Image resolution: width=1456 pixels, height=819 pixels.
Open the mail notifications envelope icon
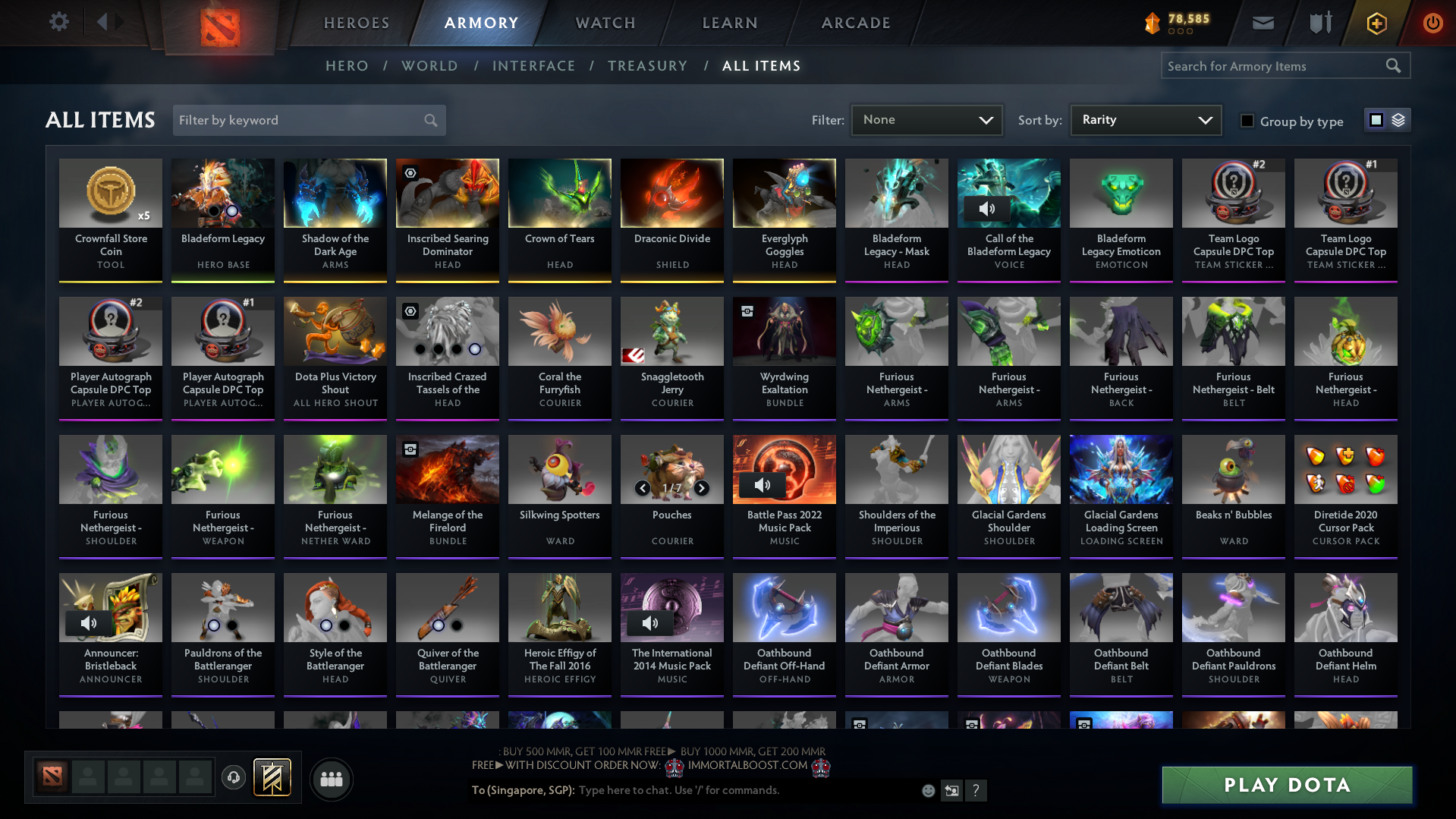pyautogui.click(x=1262, y=23)
